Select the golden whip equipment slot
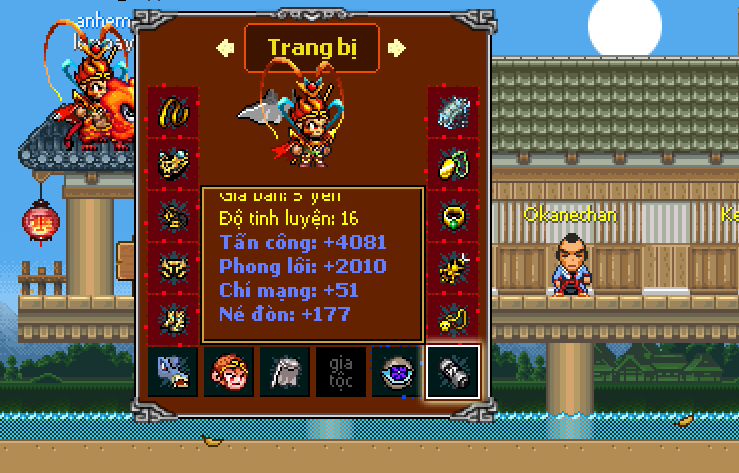739x473 pixels. [173, 111]
